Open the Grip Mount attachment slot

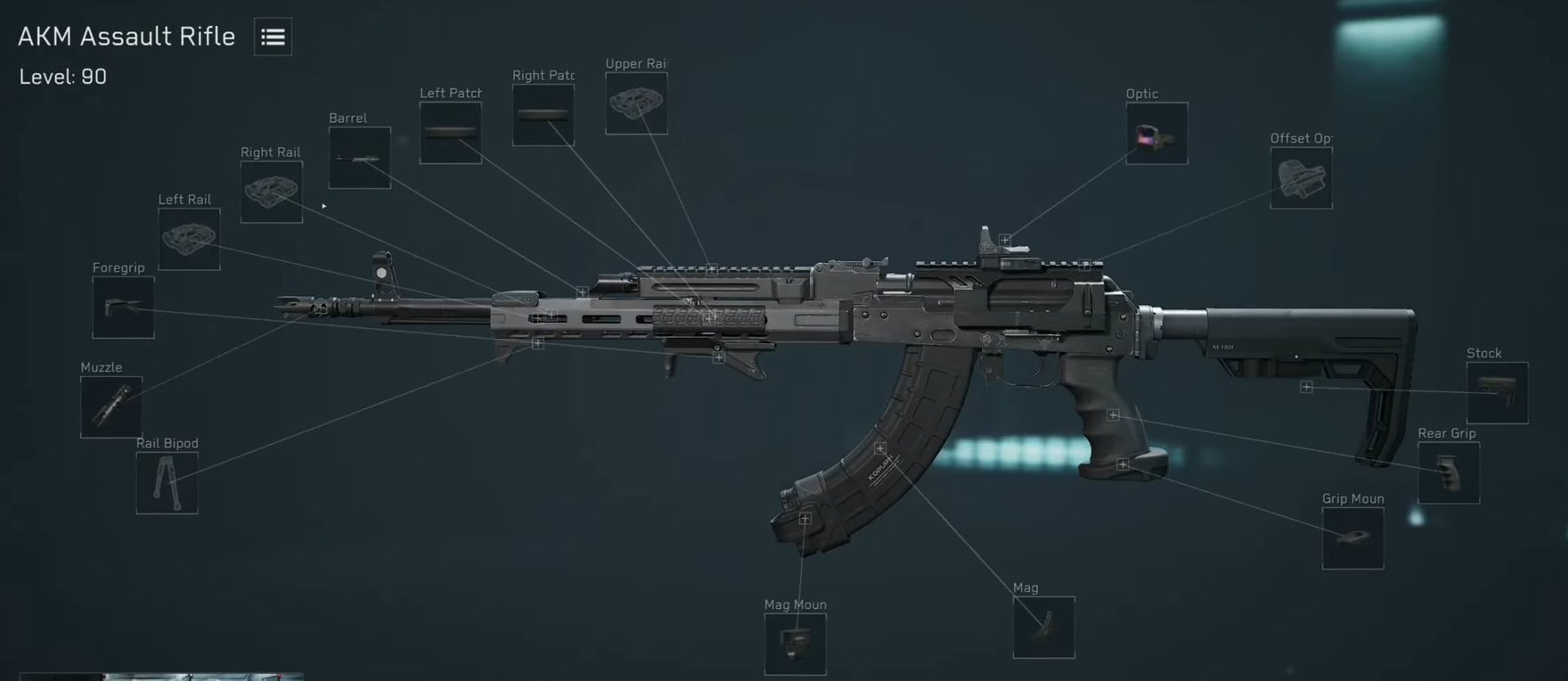1352,538
